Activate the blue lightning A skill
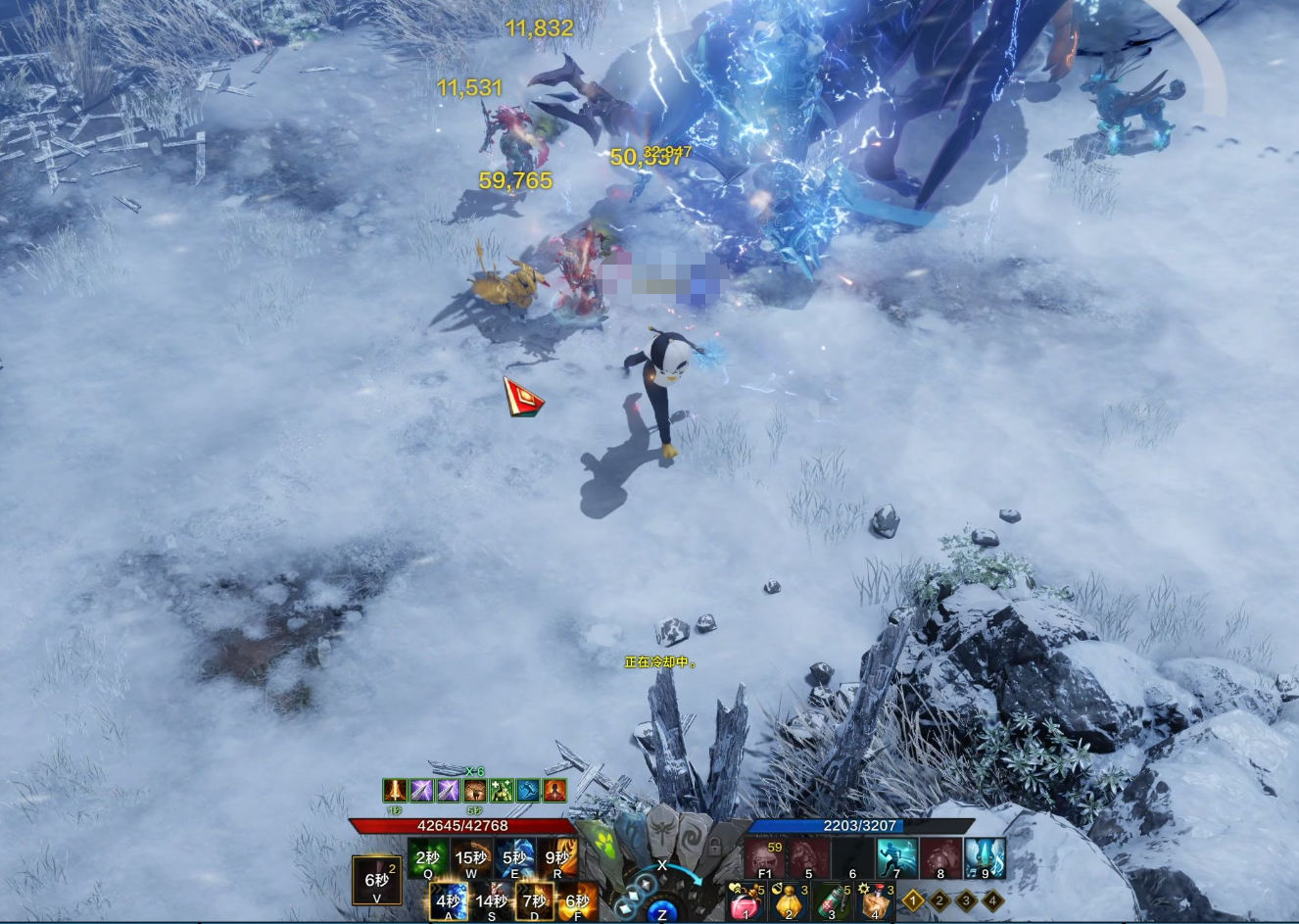Image resolution: width=1299 pixels, height=924 pixels. point(449,900)
